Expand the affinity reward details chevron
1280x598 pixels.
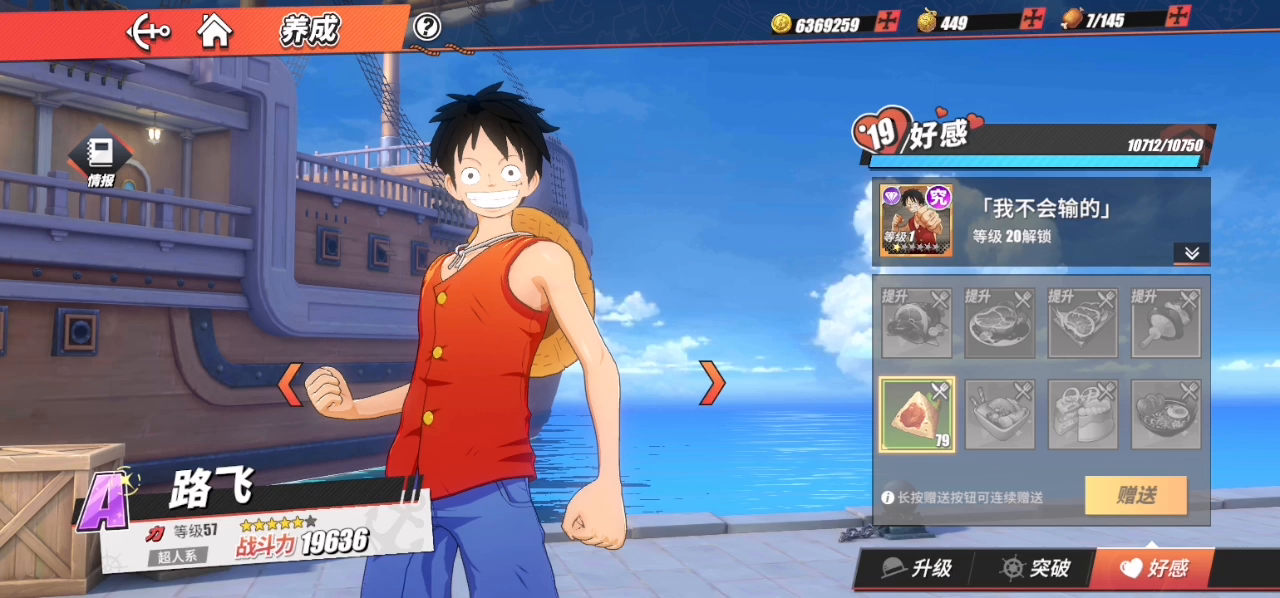(1191, 253)
